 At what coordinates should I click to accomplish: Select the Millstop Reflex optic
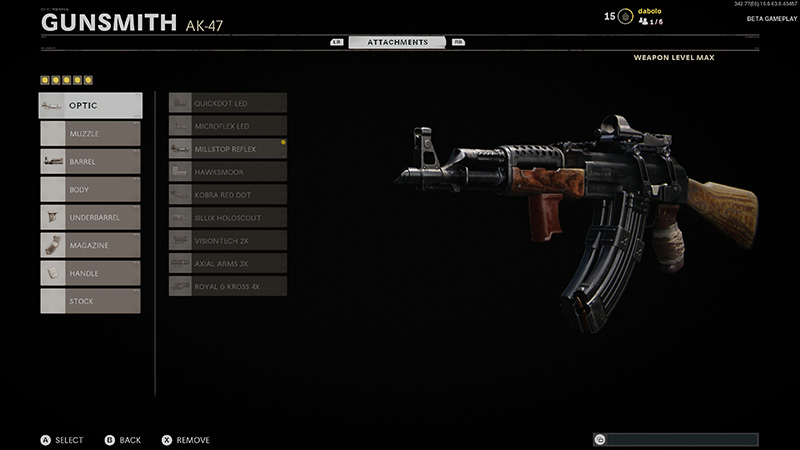point(228,149)
